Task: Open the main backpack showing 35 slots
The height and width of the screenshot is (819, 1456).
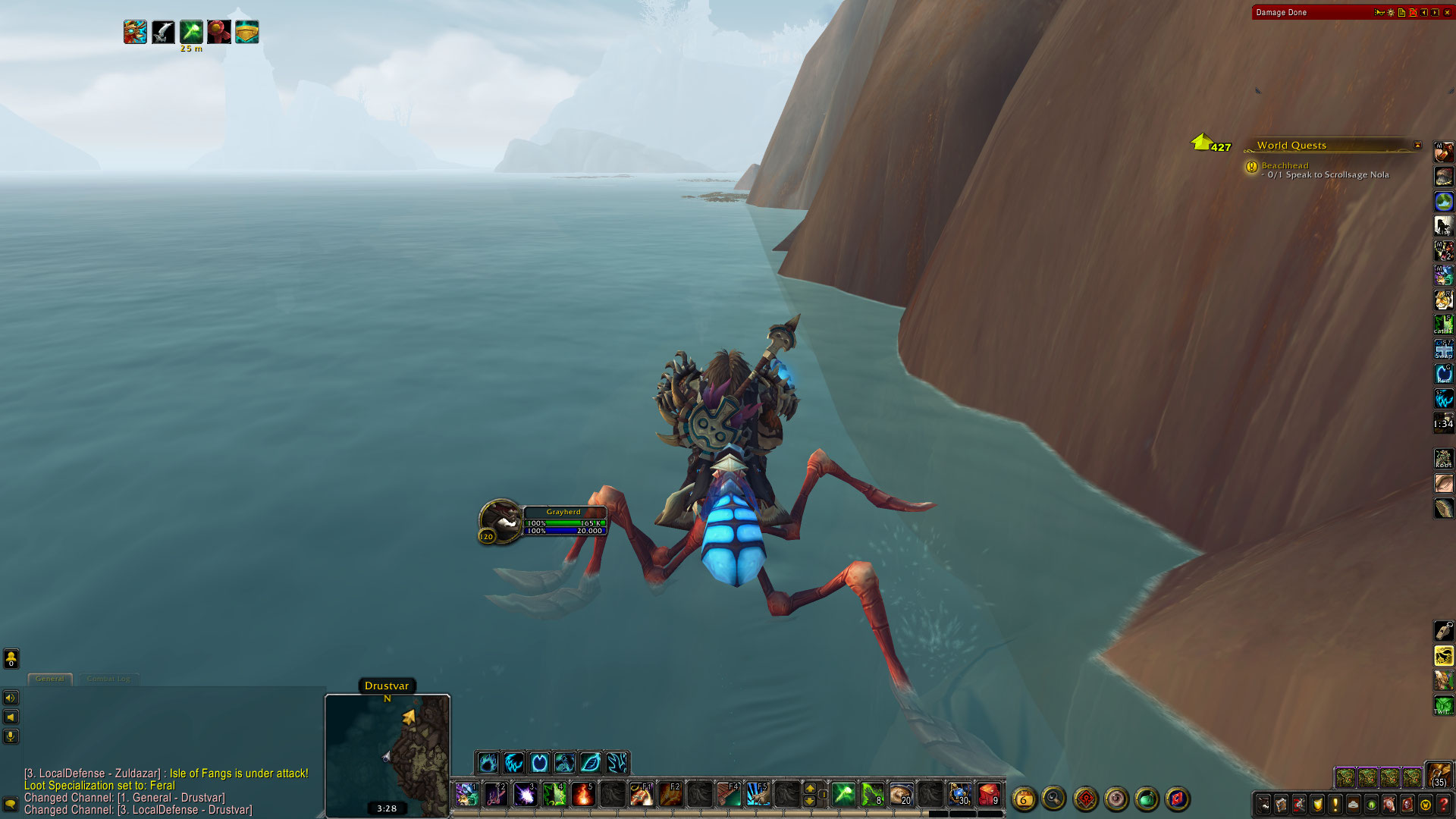Action: 1439,775
